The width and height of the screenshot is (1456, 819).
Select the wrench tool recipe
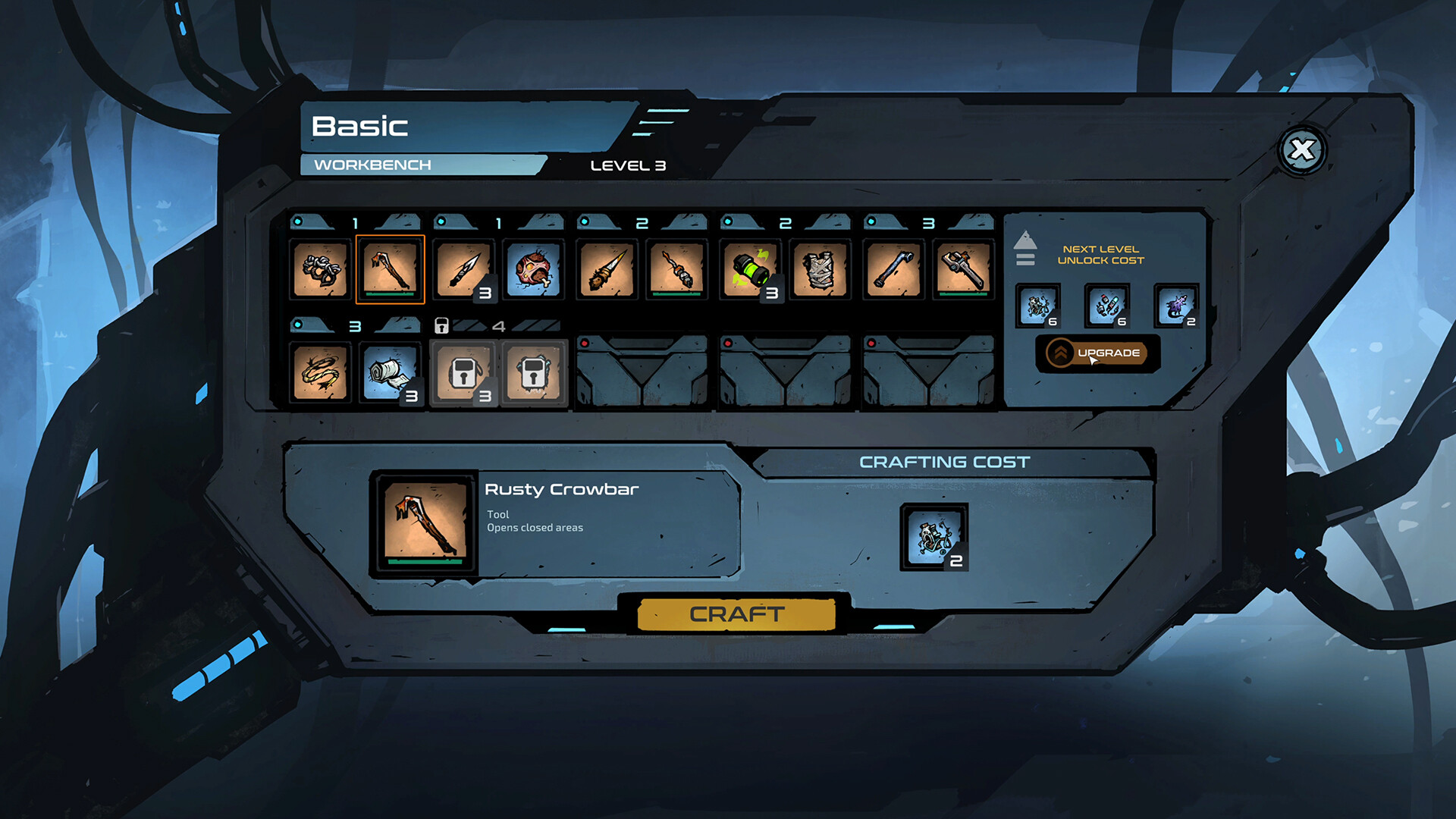(x=963, y=269)
